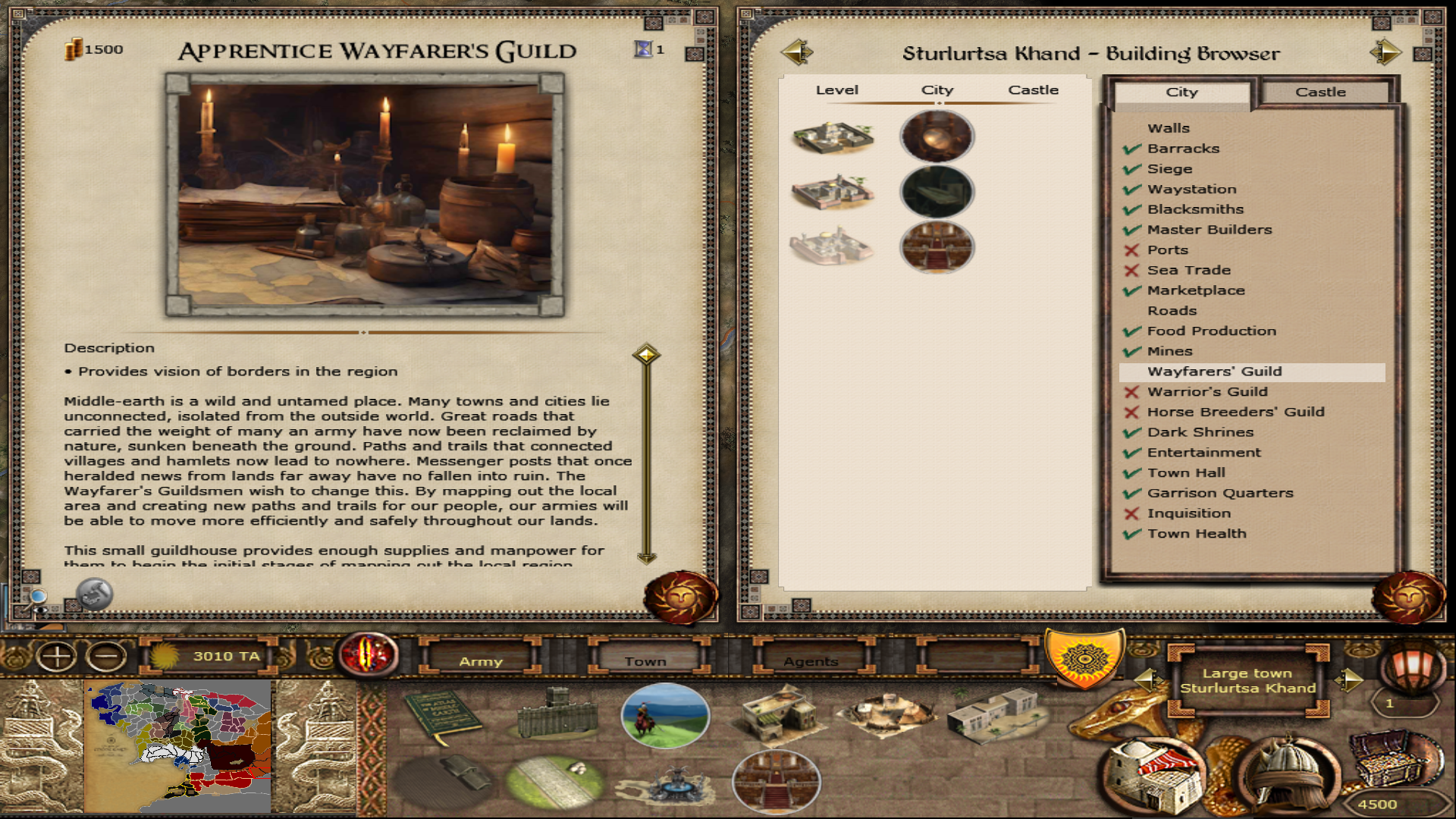1456x819 pixels.
Task: Close the Building Browser scroll
Action: click(x=1409, y=598)
